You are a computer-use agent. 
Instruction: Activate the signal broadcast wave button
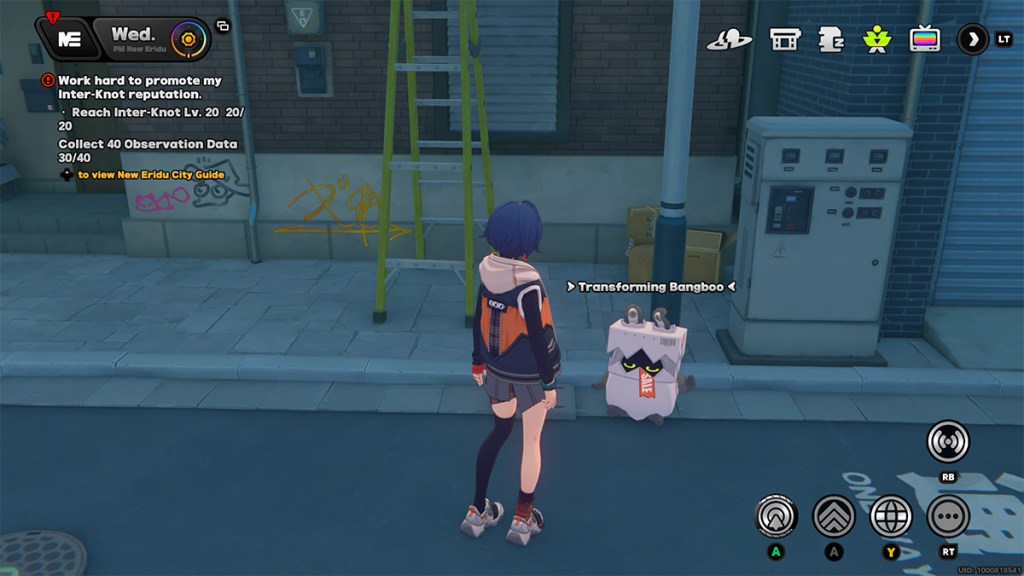tap(947, 441)
